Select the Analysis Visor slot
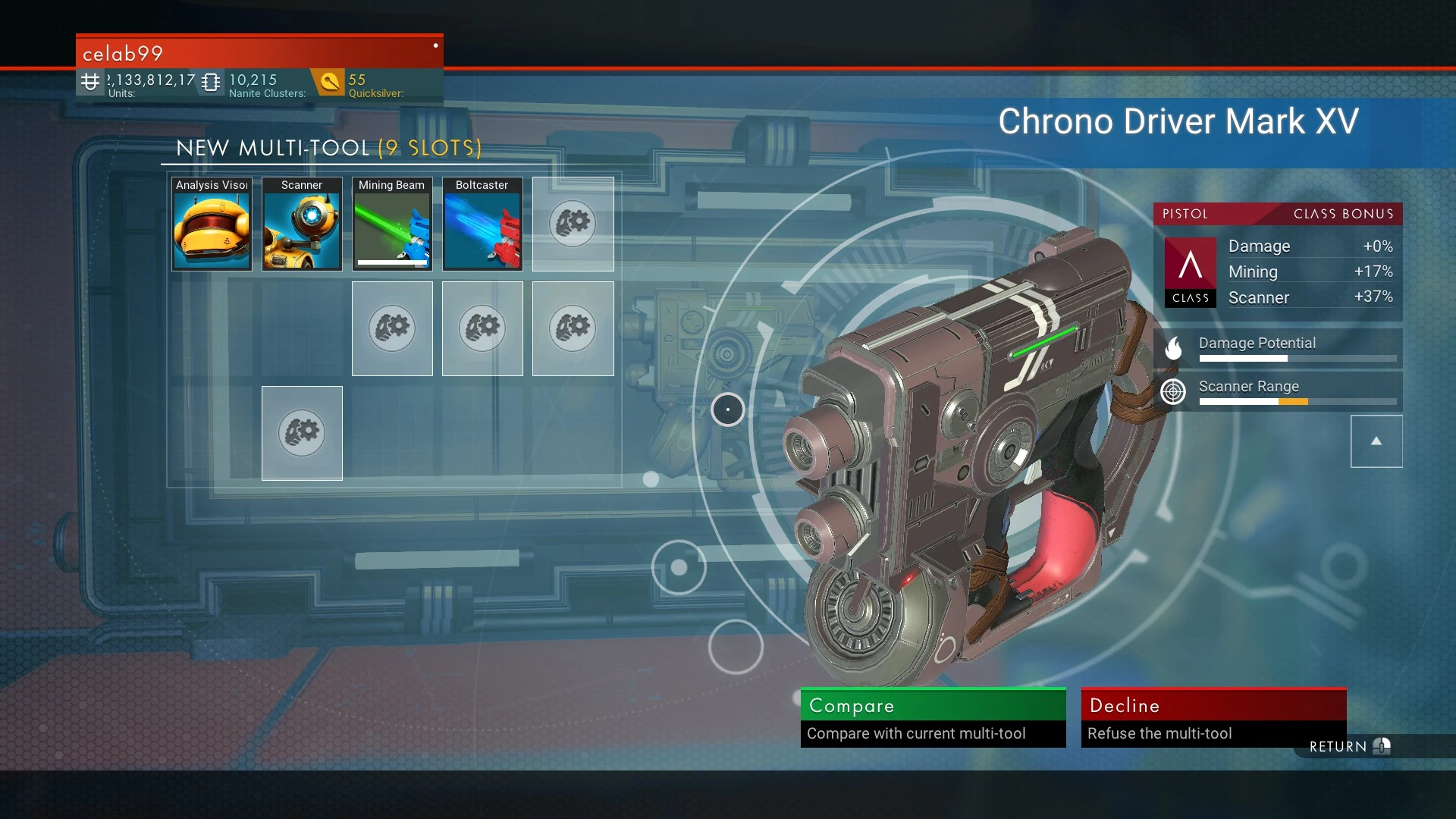This screenshot has width=1456, height=819. pos(211,224)
